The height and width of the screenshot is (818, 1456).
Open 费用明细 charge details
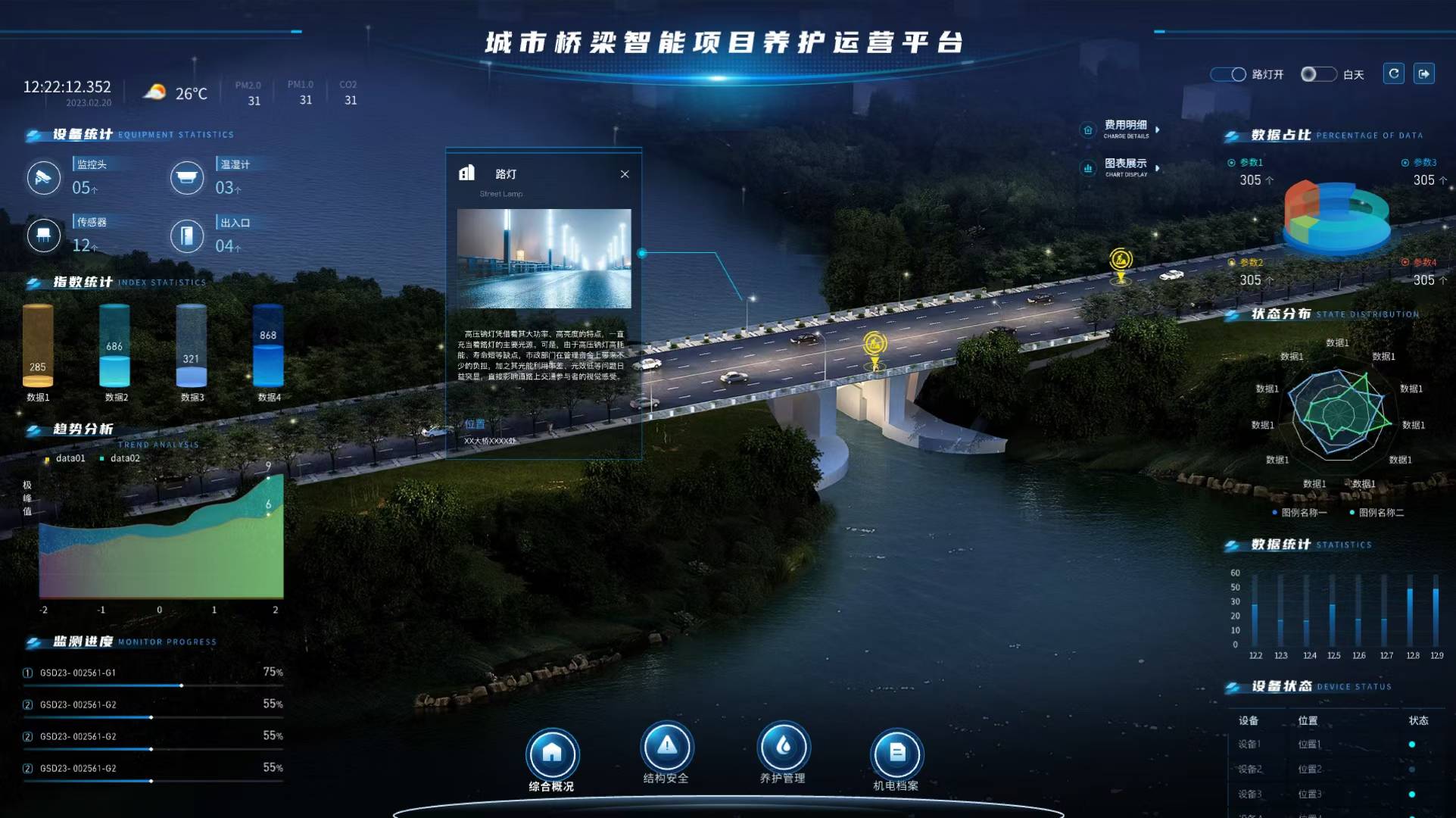click(1125, 129)
